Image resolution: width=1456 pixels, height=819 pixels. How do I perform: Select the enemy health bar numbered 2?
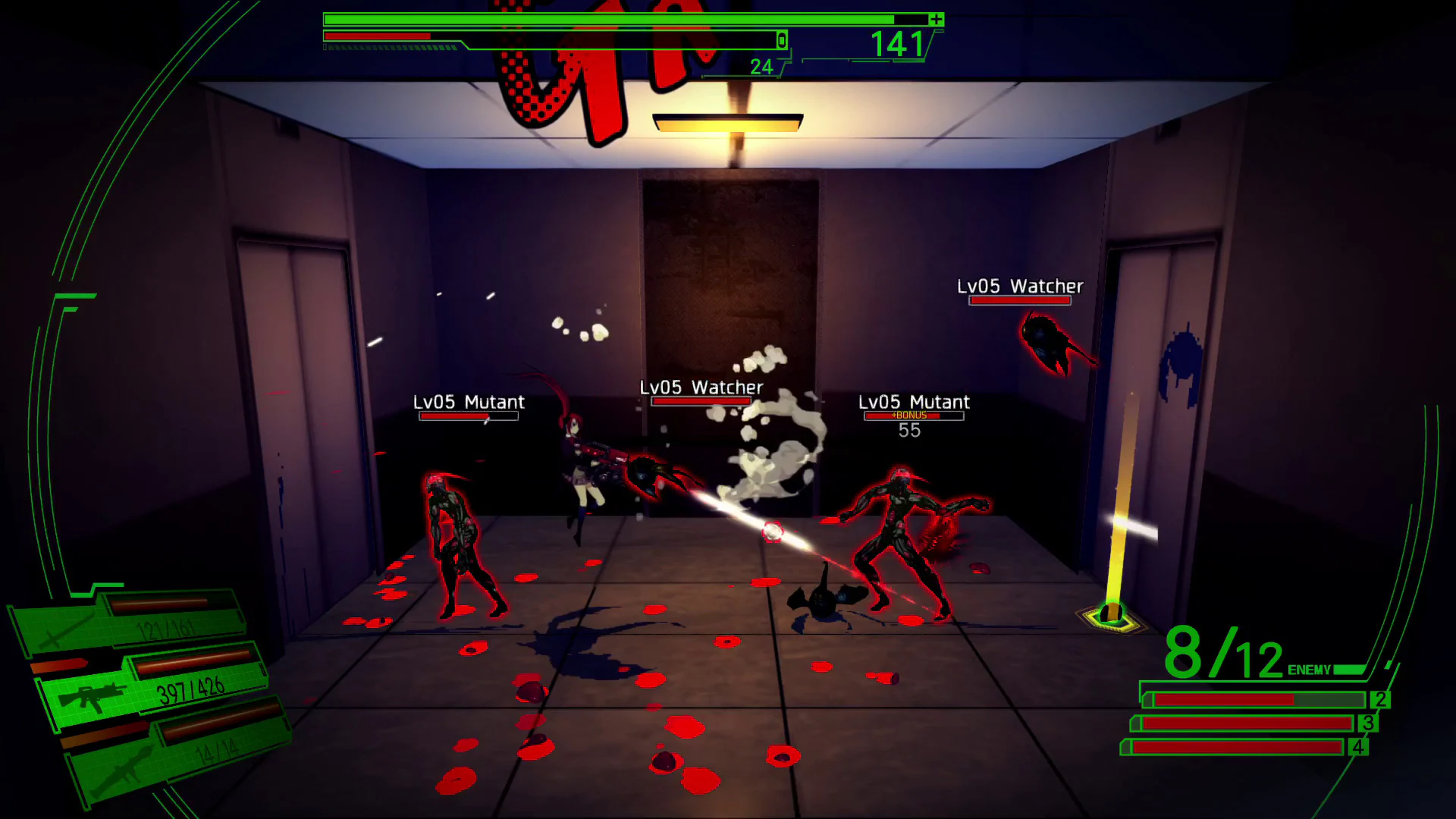(1259, 701)
